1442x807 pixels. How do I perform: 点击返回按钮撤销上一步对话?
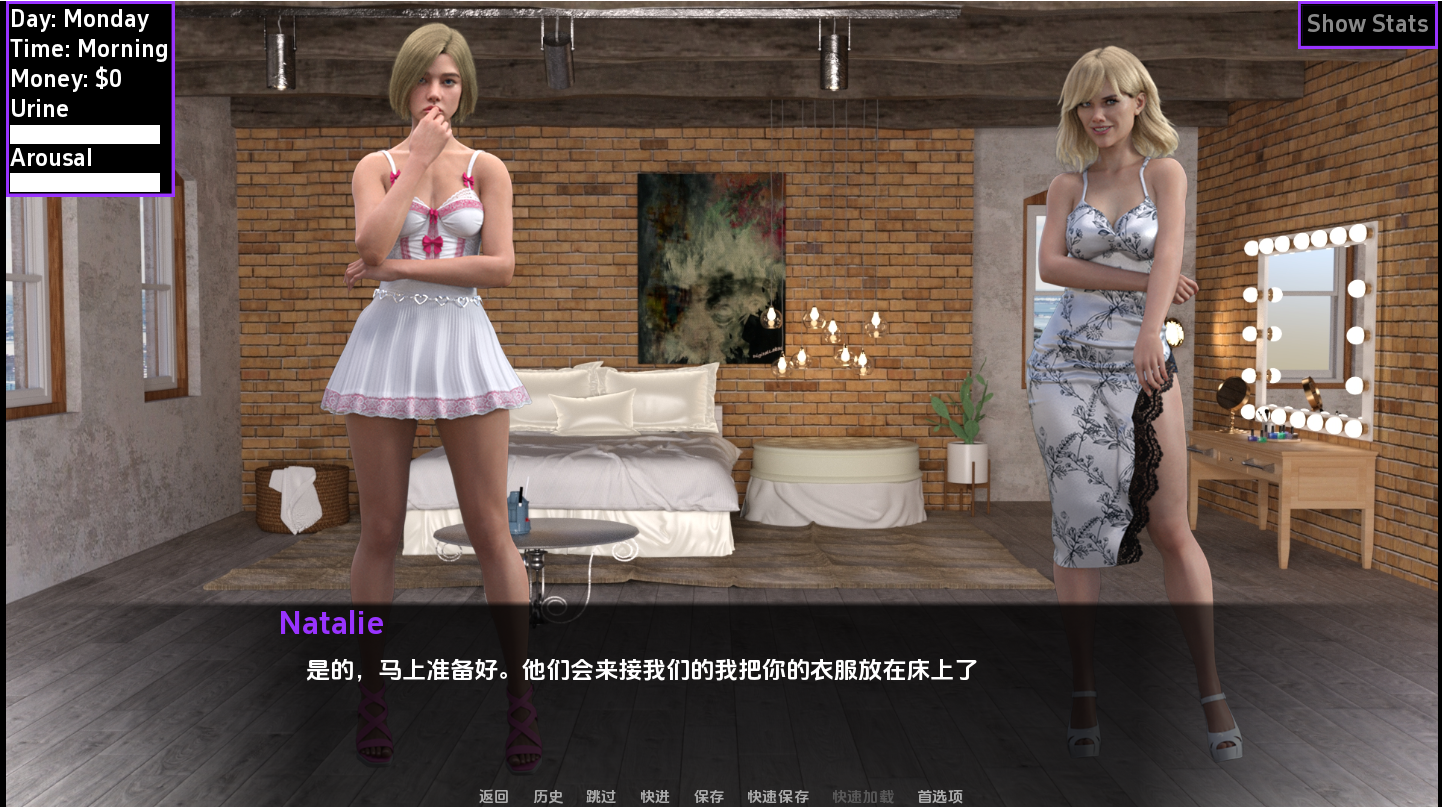coord(494,796)
